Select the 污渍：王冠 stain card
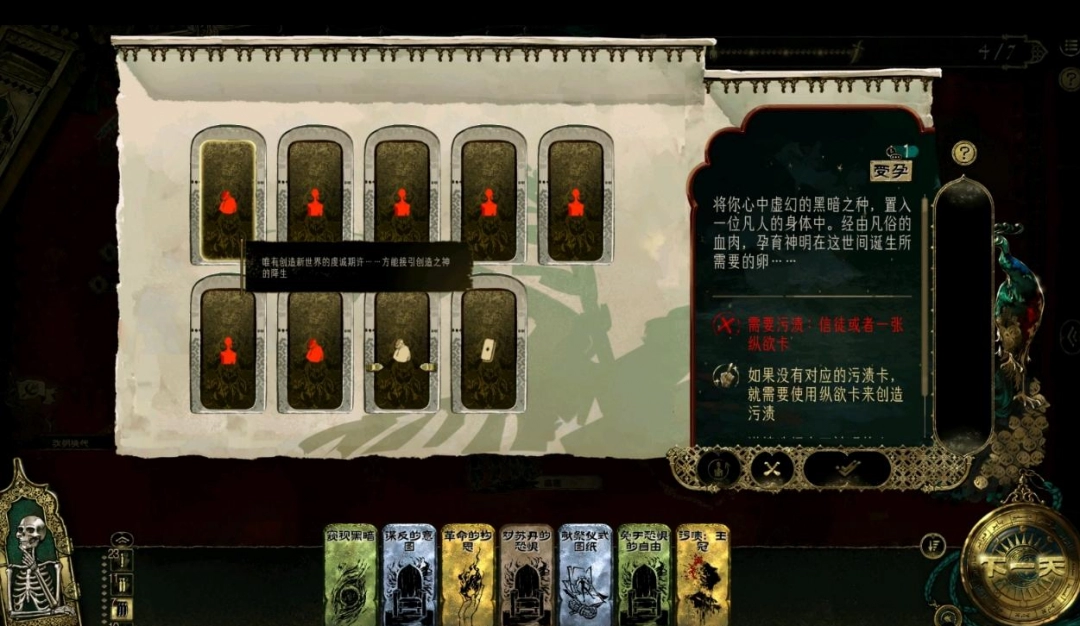Screen dimensions: 1080x626 (x=702, y=573)
